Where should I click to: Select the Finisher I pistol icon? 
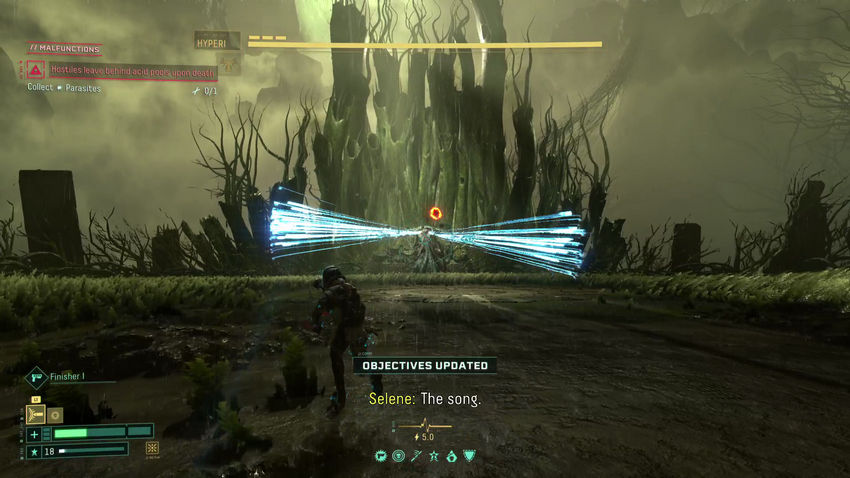tap(36, 378)
